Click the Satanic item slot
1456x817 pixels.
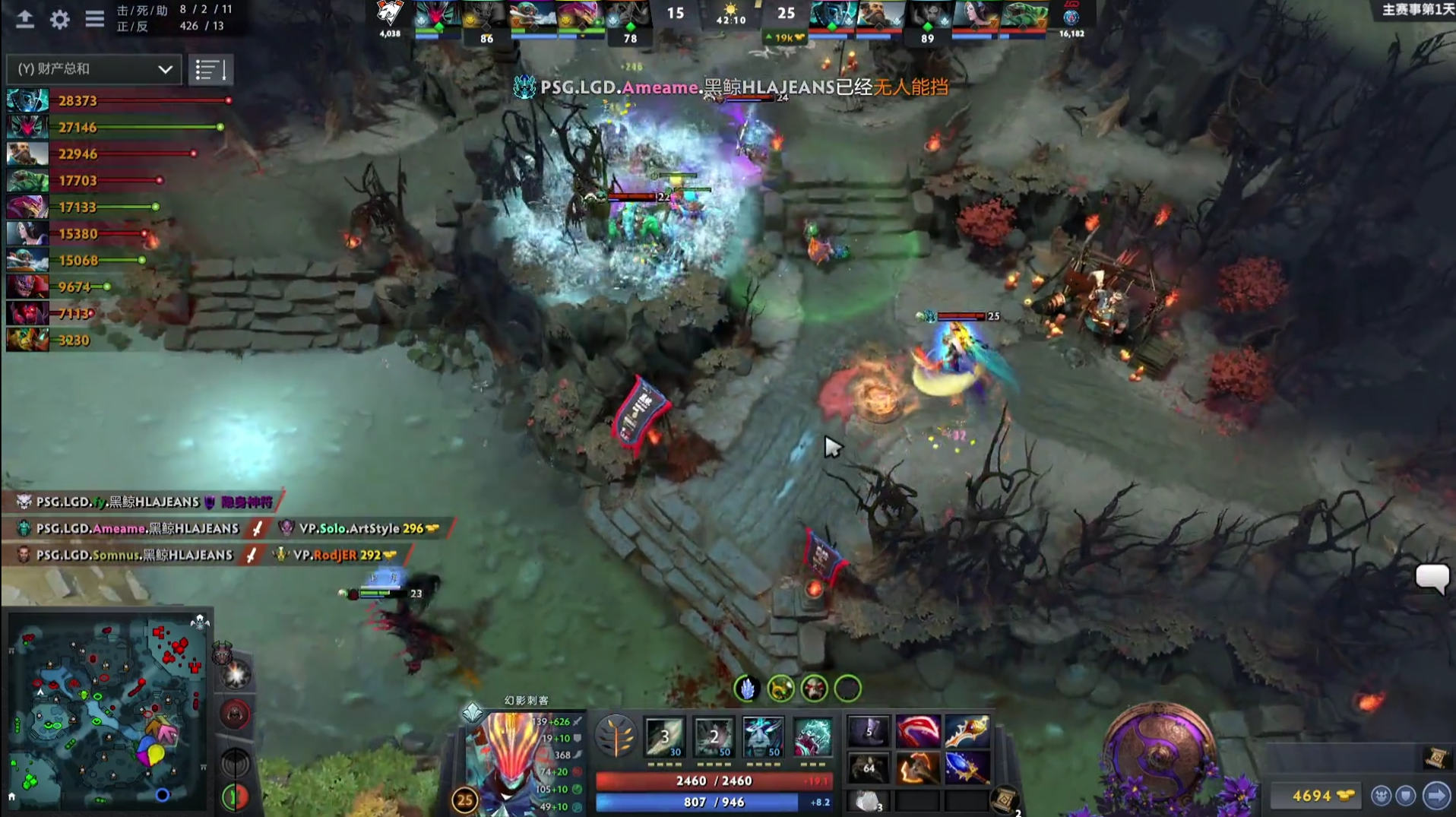coord(917,731)
